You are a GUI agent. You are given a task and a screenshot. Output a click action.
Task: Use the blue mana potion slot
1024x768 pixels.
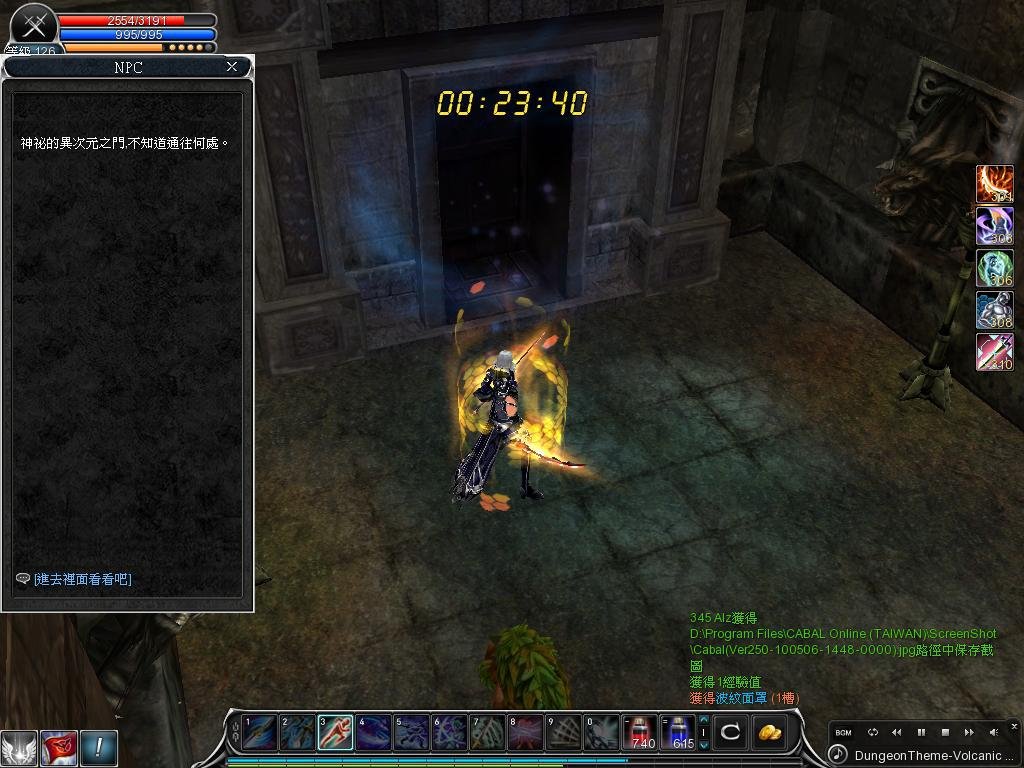679,733
